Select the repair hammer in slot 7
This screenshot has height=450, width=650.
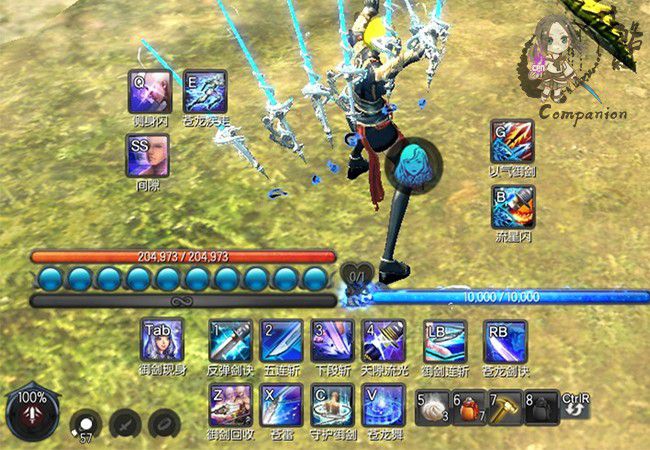pyautogui.click(x=505, y=406)
